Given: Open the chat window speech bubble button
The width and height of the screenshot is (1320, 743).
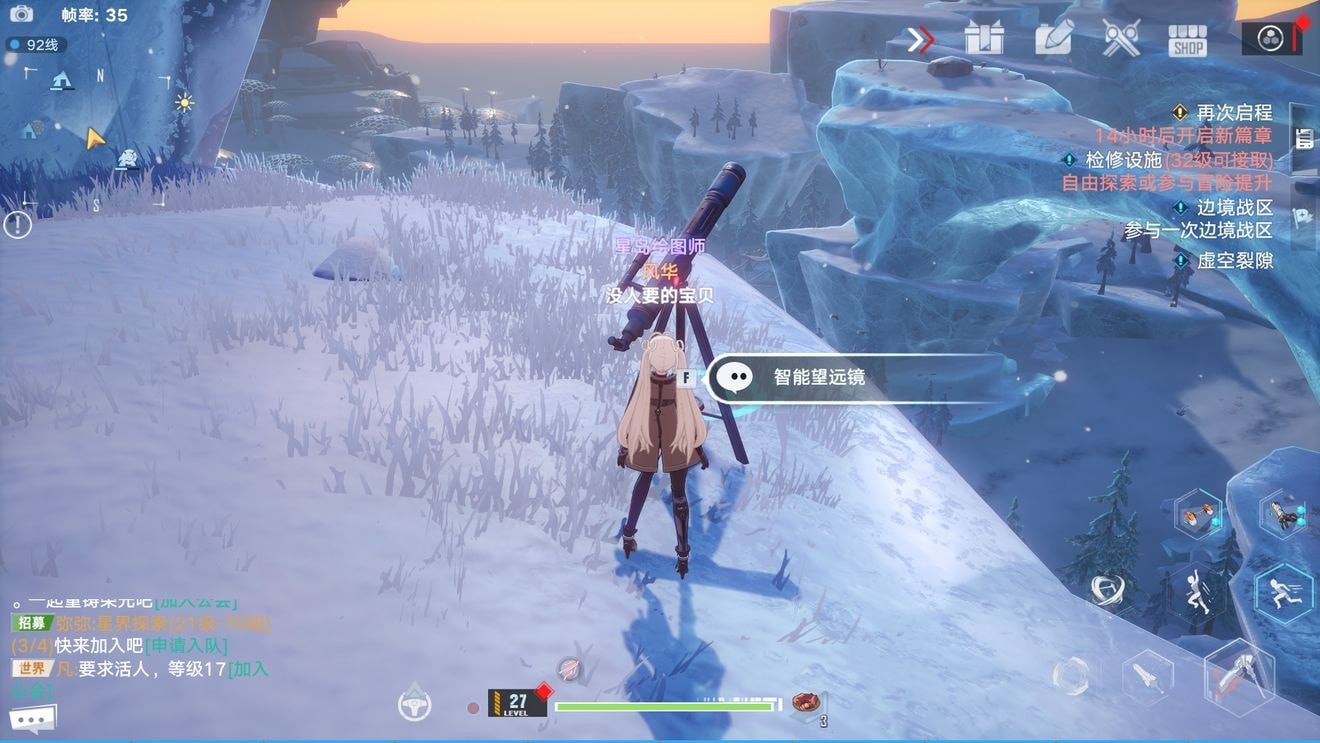Looking at the screenshot, I should click(33, 719).
